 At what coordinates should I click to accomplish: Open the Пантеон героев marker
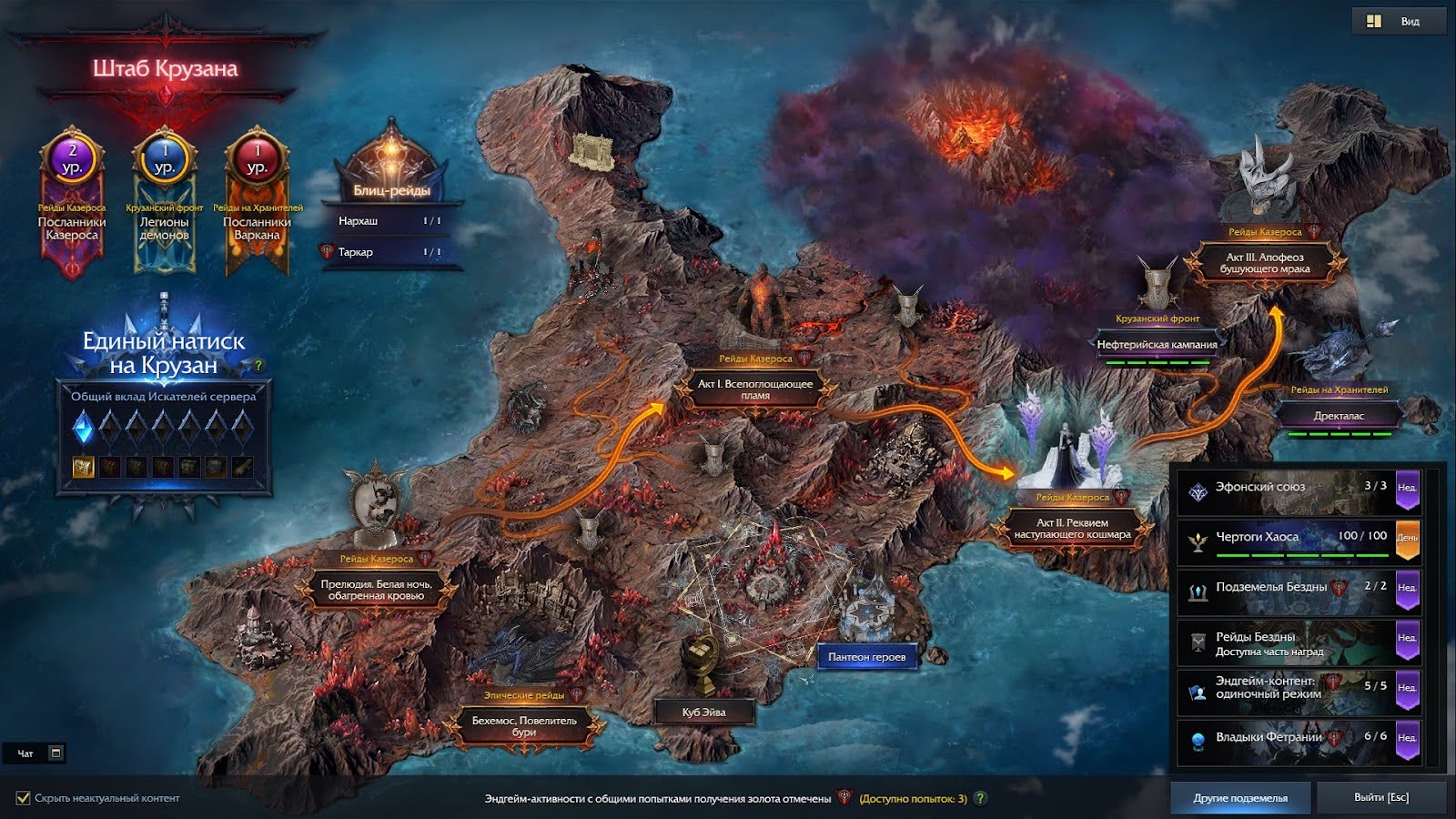point(866,657)
